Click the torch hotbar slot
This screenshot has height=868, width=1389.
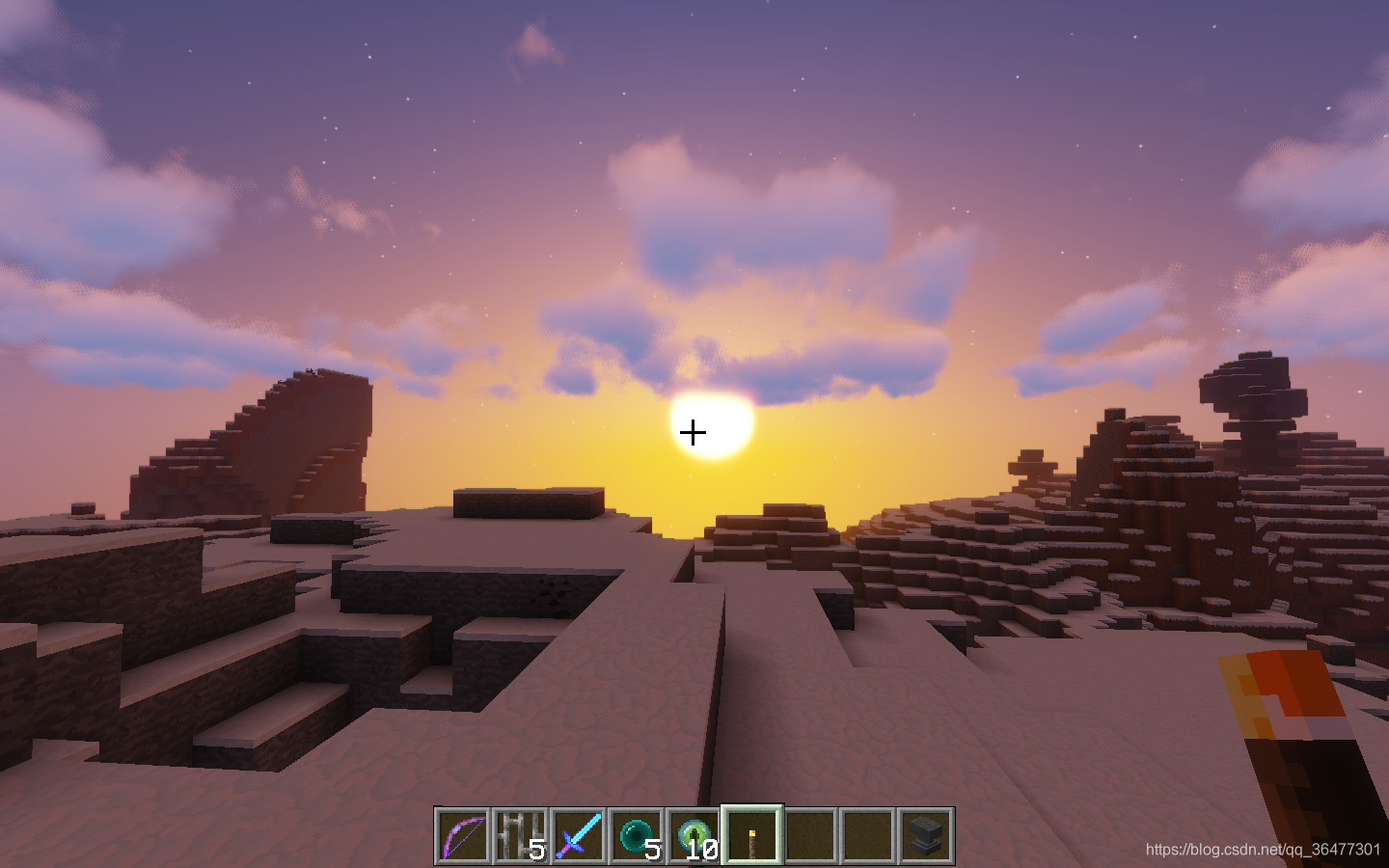click(x=752, y=835)
